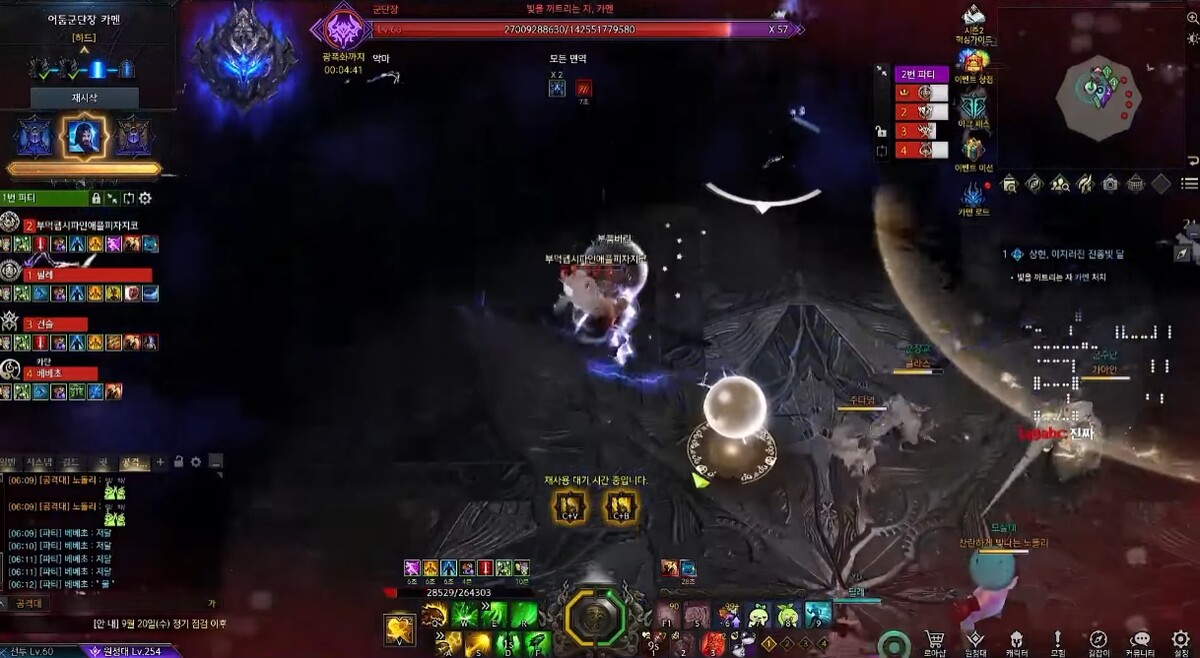Select the 2번 파티 party header
The height and width of the screenshot is (658, 1200).
[x=920, y=74]
